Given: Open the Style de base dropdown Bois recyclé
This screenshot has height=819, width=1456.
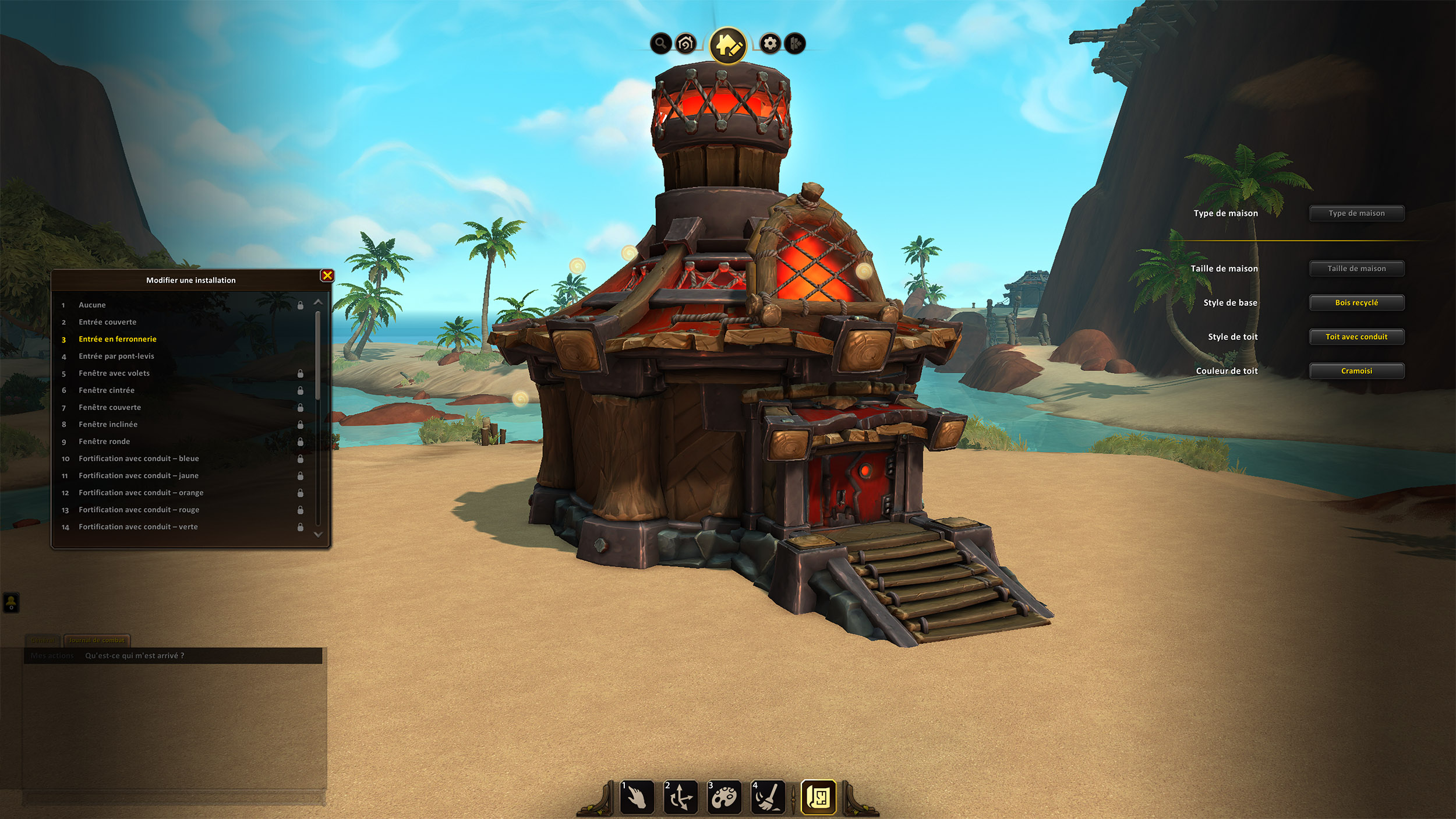Looking at the screenshot, I should pyautogui.click(x=1356, y=303).
